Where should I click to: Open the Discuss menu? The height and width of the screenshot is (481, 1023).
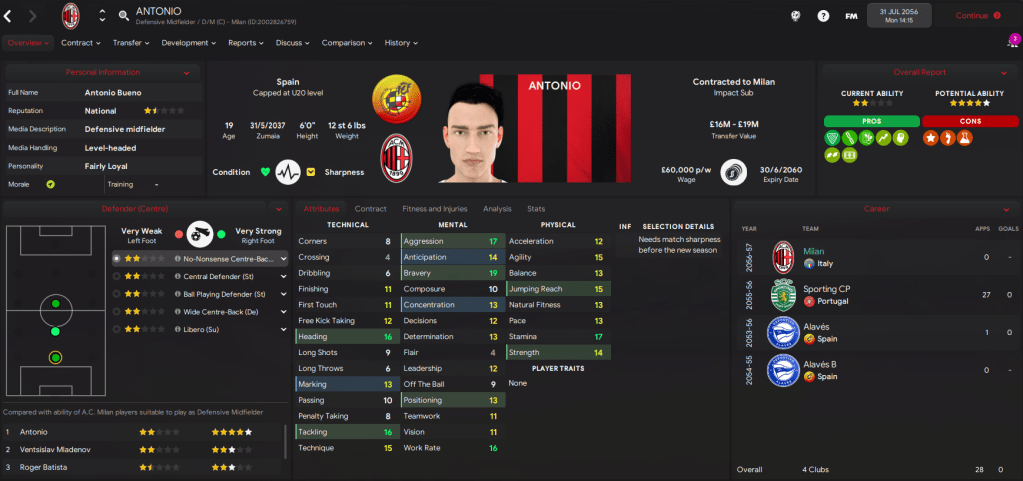(292, 43)
